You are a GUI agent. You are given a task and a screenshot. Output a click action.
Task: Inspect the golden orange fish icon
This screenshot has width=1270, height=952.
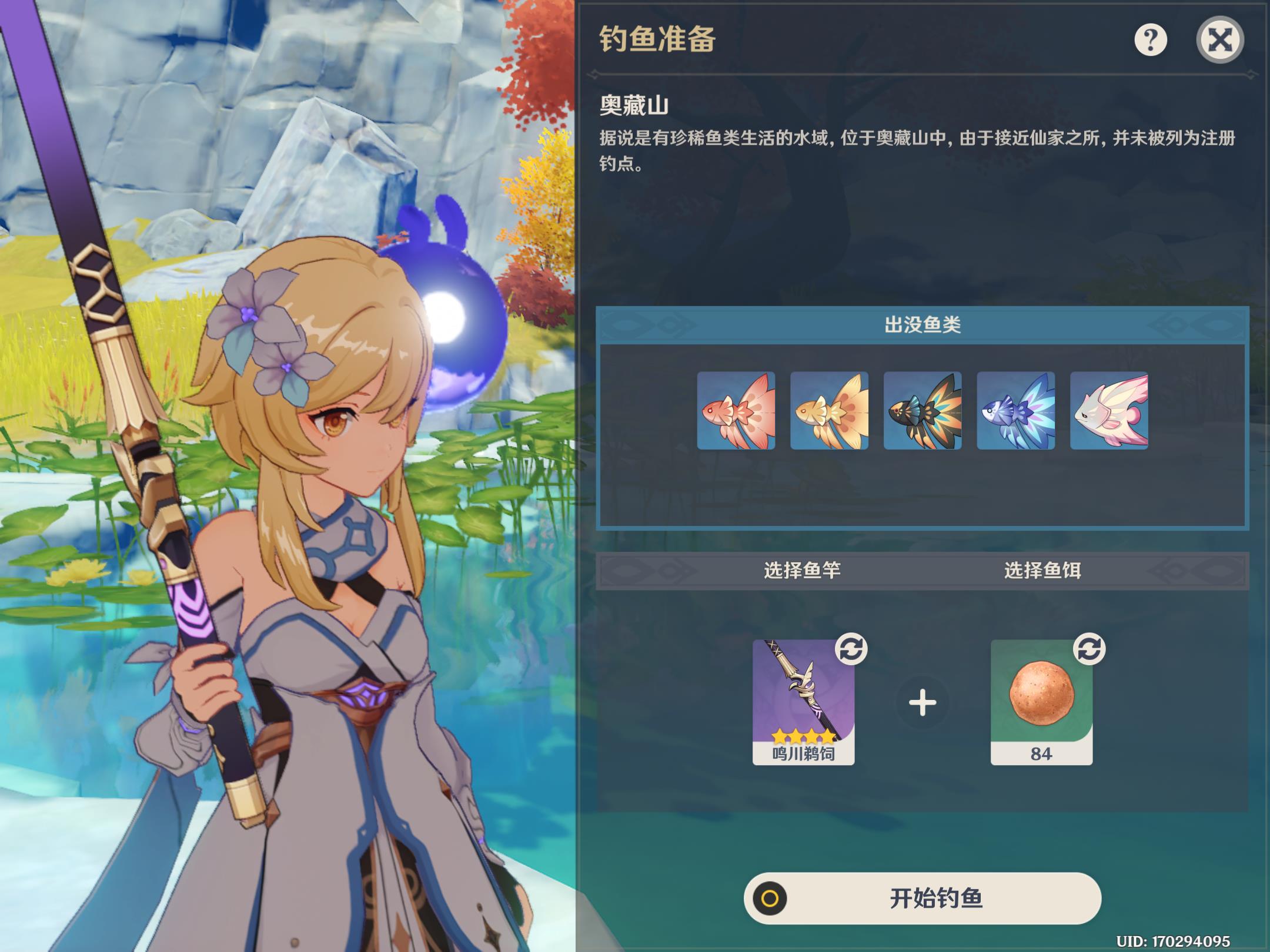pos(829,411)
